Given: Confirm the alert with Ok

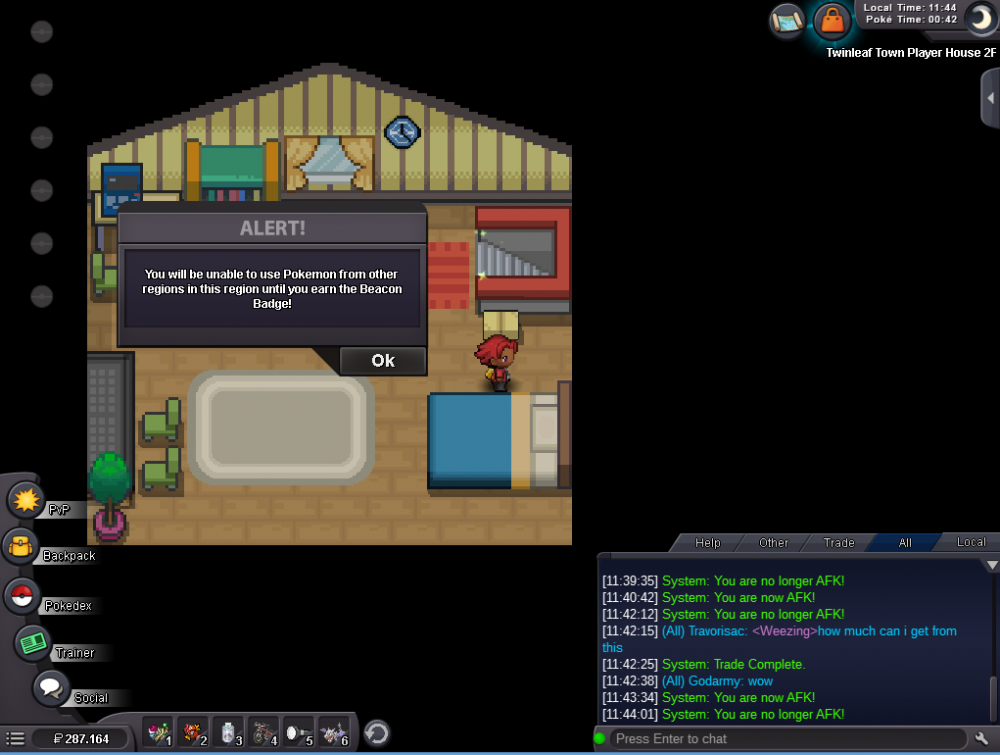Looking at the screenshot, I should click(x=383, y=361).
